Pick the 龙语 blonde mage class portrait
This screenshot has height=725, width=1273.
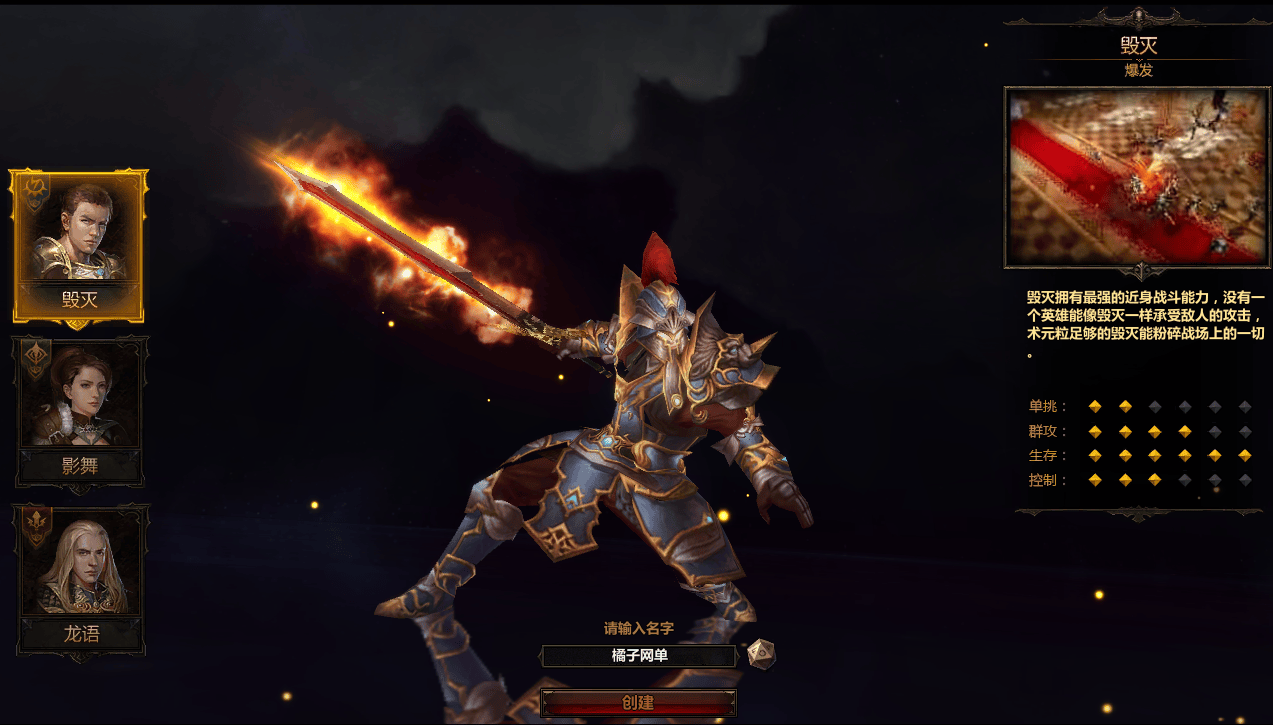tap(80, 578)
